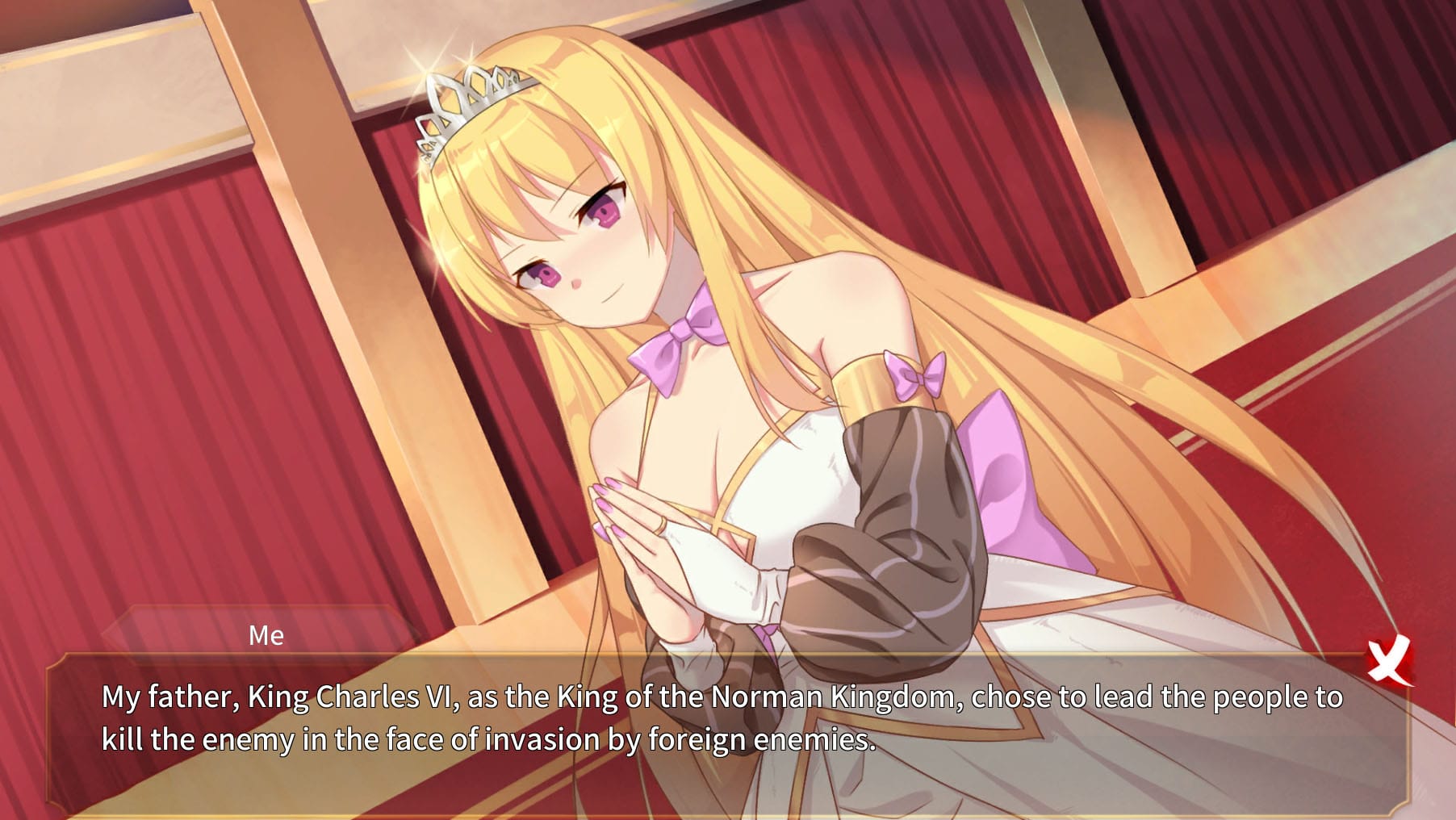Close the dialogue box with the red X

(x=1389, y=662)
